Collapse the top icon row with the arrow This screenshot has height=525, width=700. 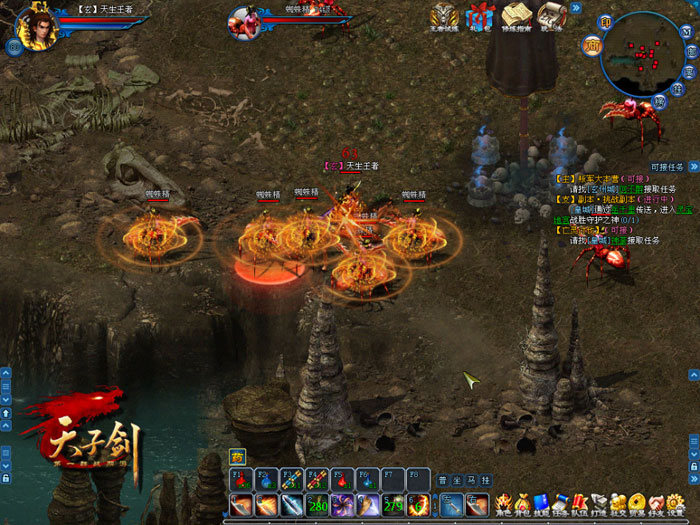click(x=576, y=8)
